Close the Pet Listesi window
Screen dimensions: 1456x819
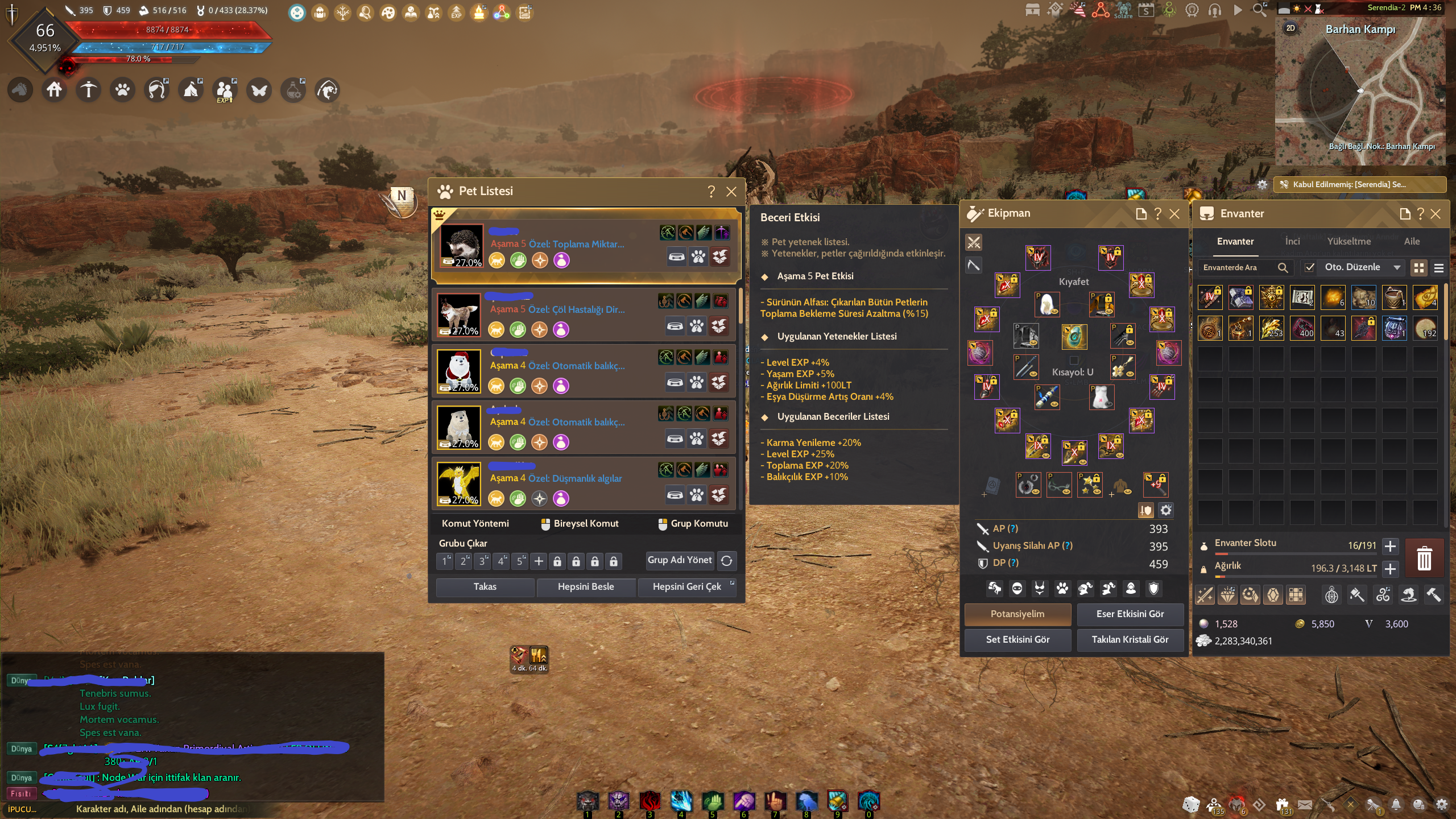(x=731, y=192)
